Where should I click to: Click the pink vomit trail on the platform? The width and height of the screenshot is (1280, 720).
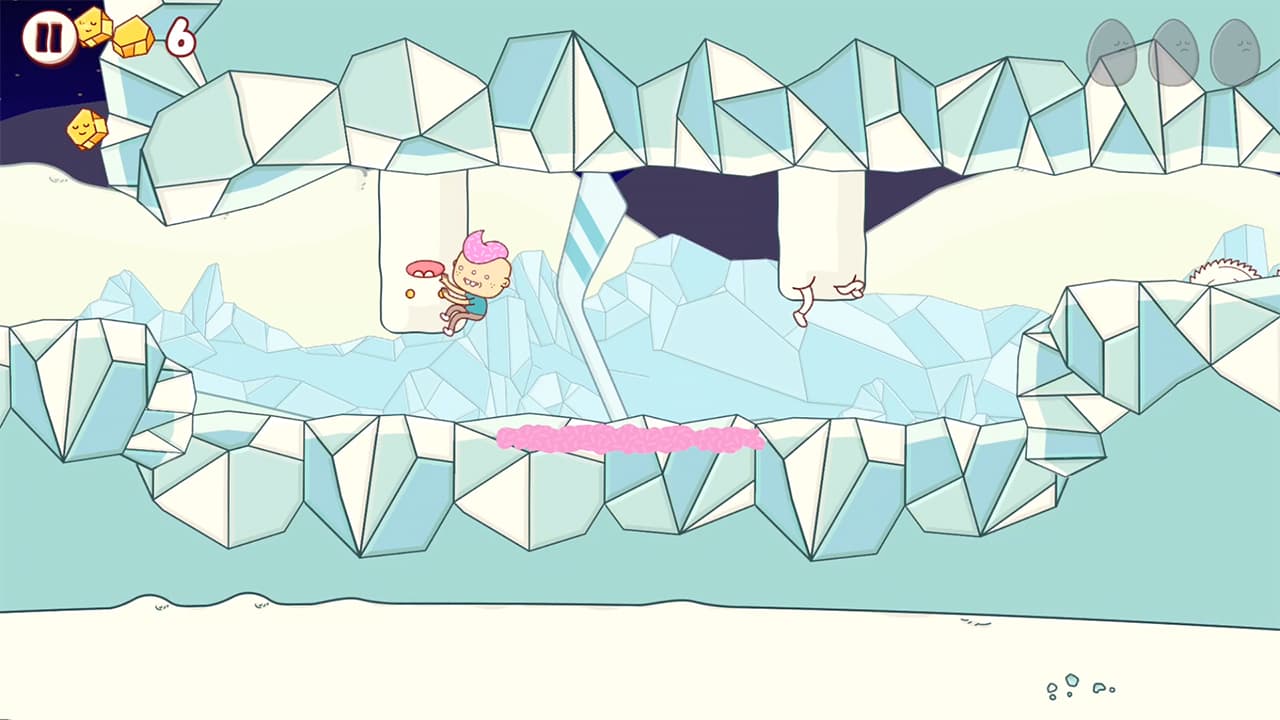point(630,436)
